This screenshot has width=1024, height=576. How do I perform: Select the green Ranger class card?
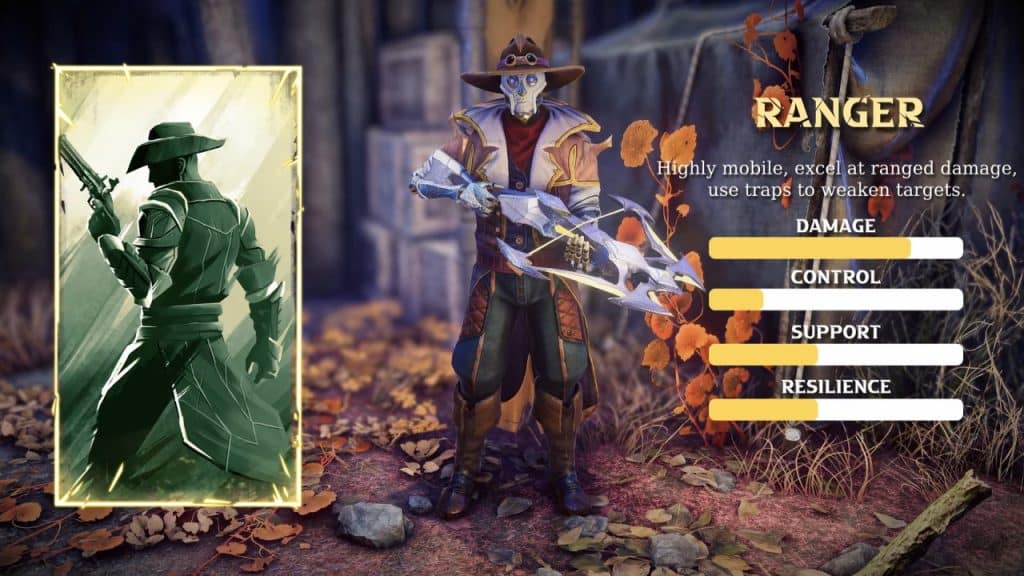(x=178, y=286)
